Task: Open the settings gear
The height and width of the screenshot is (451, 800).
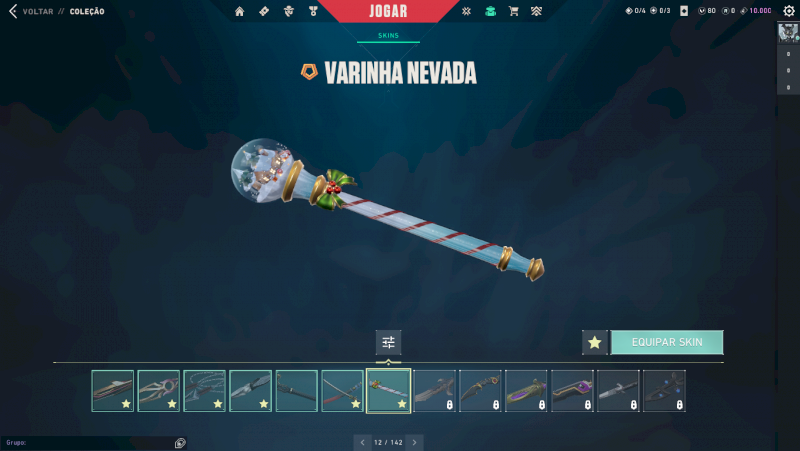Action: 788,11
